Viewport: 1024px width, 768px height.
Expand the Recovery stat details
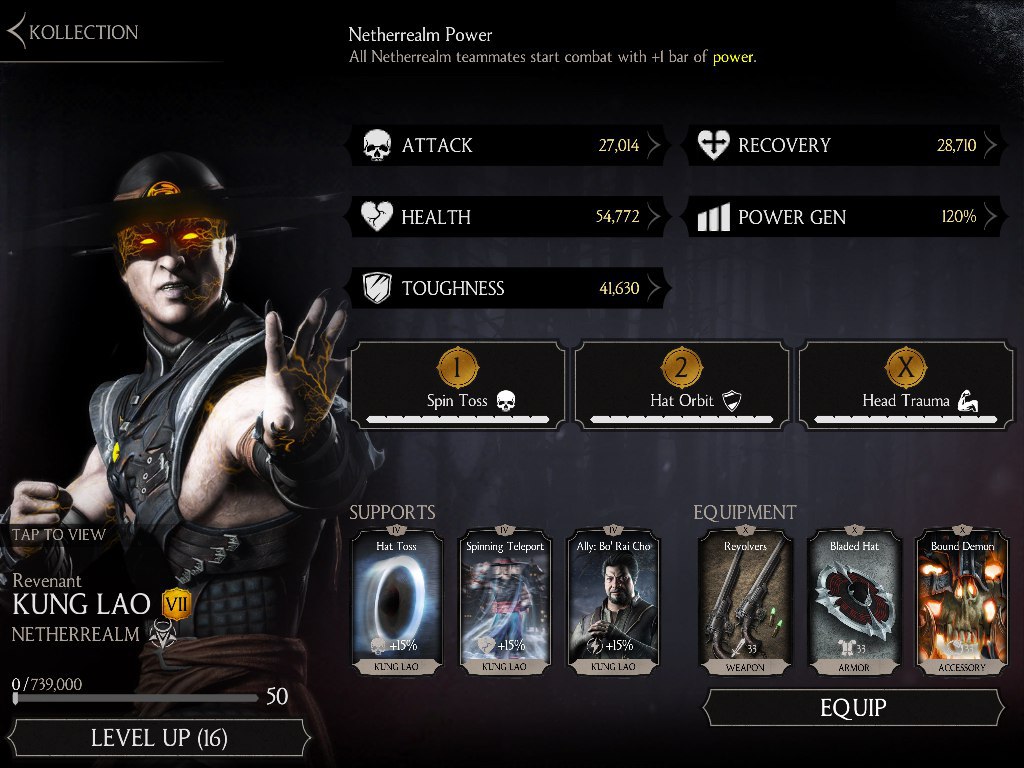coord(846,146)
